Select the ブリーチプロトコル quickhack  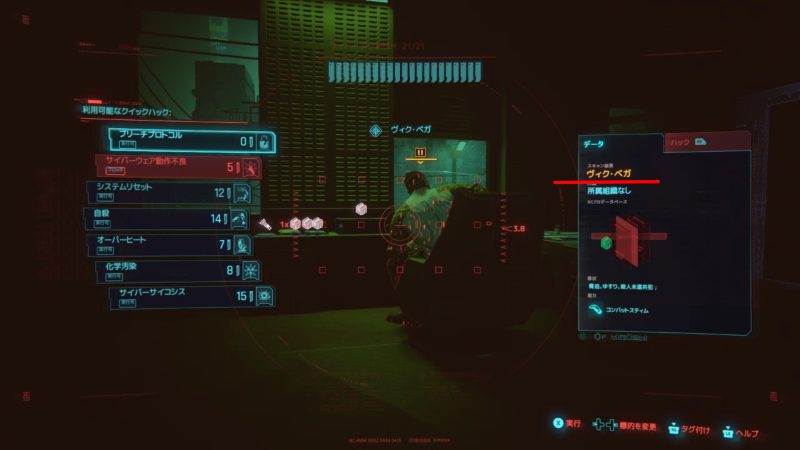coord(190,141)
